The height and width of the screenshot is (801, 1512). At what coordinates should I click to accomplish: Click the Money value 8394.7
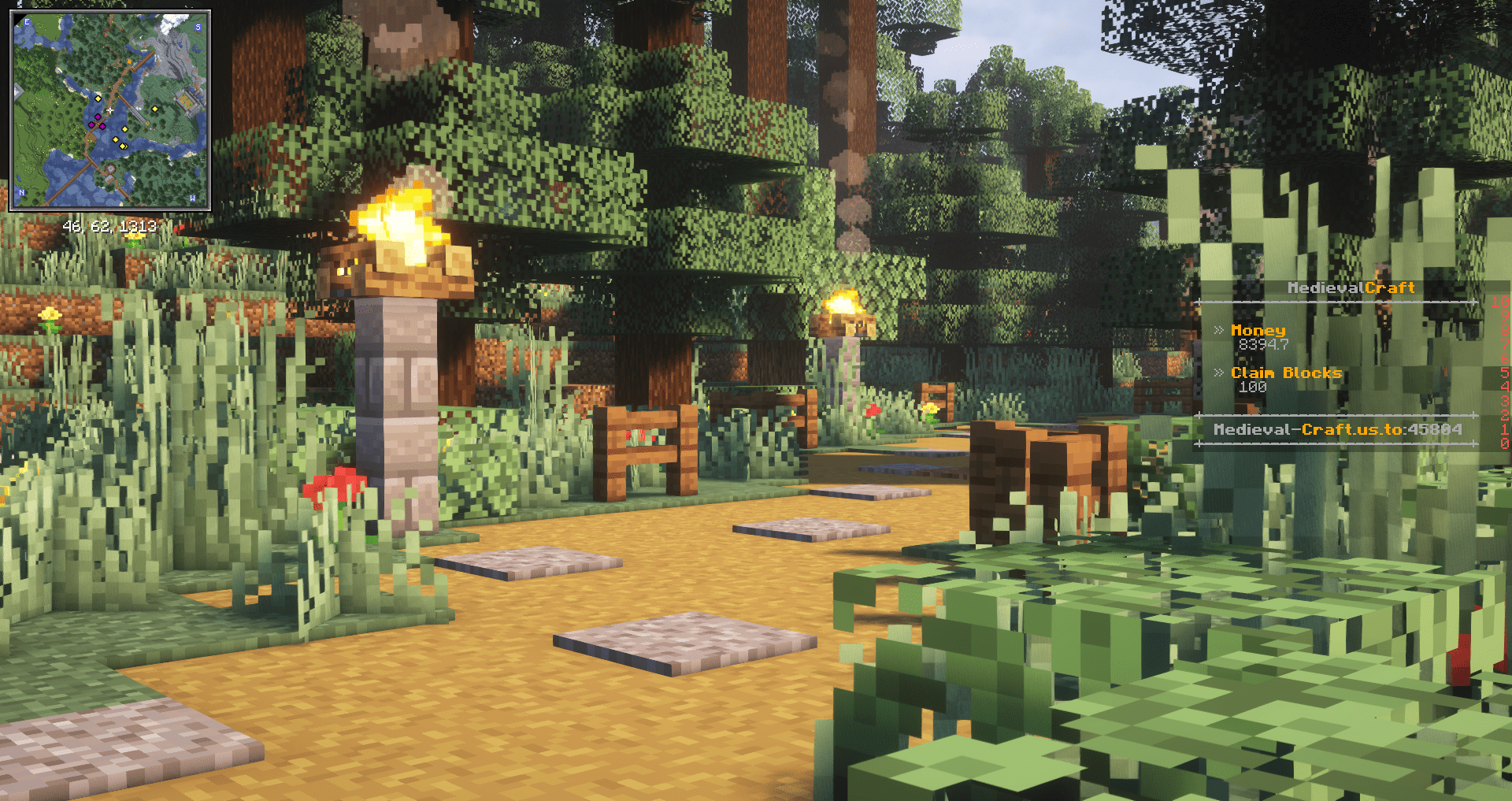[1263, 345]
